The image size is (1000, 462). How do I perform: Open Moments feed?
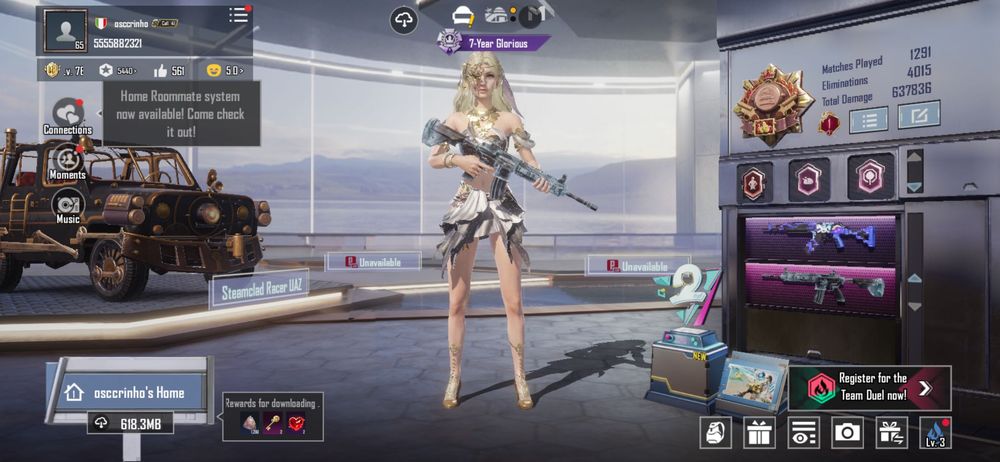[68, 161]
